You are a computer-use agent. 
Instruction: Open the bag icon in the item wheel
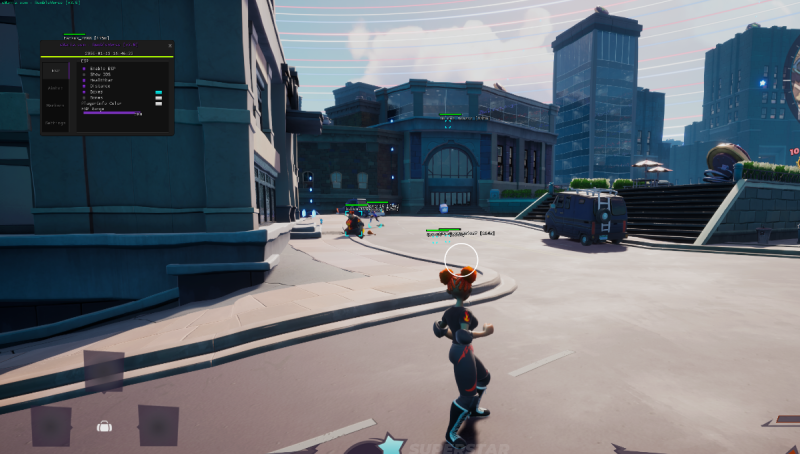pyautogui.click(x=104, y=426)
